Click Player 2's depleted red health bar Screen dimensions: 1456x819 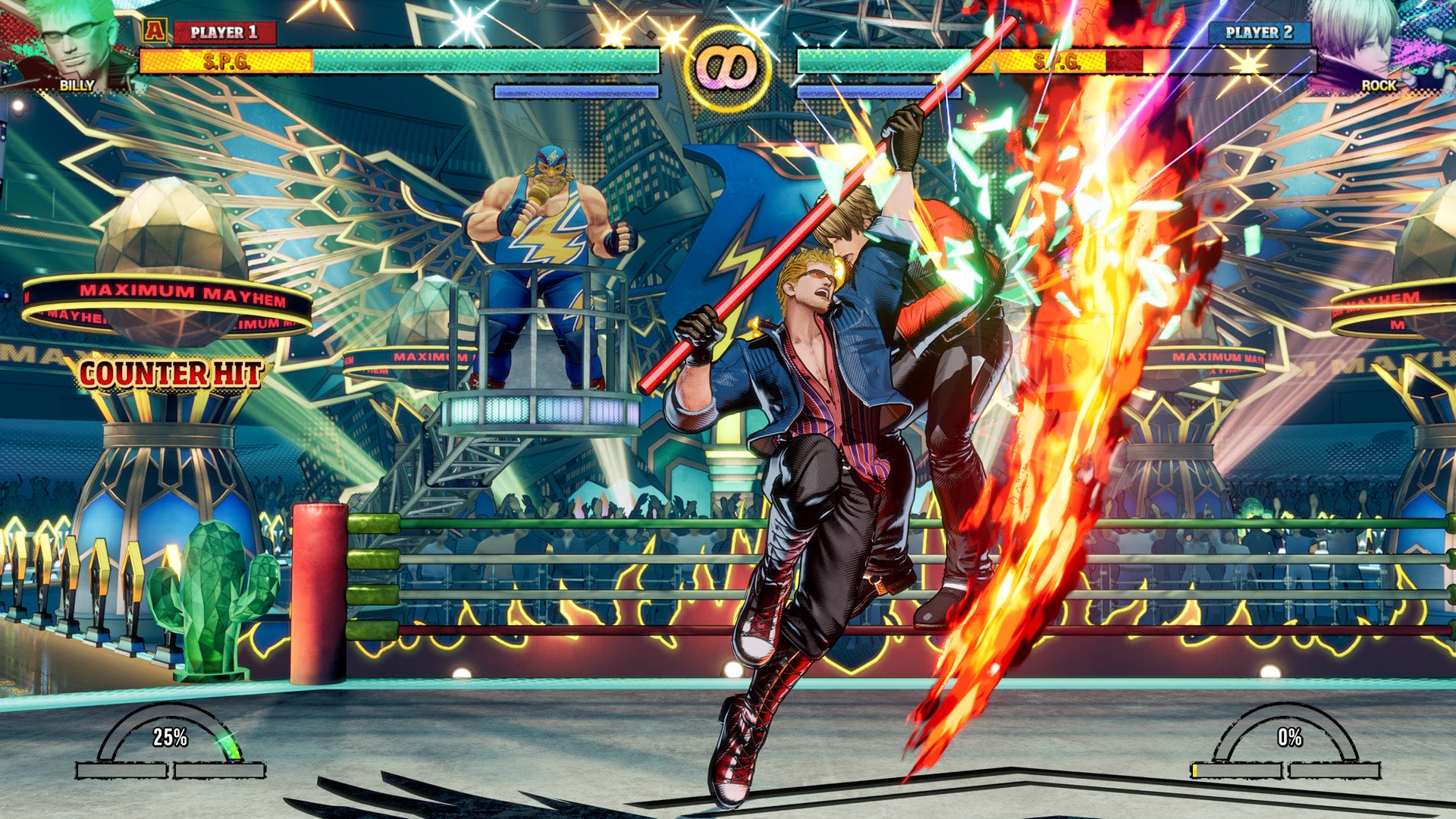click(1125, 61)
